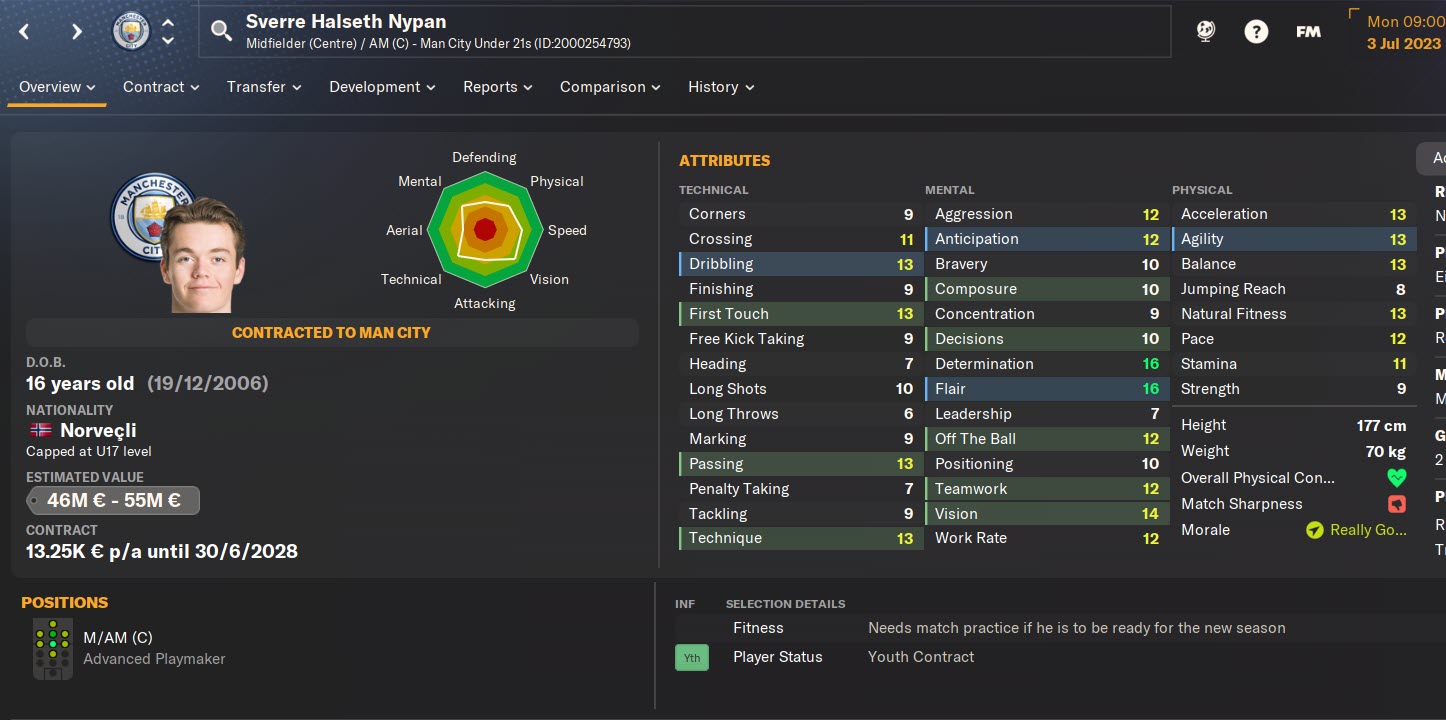
Task: Open the FM main menu
Action: (1308, 32)
